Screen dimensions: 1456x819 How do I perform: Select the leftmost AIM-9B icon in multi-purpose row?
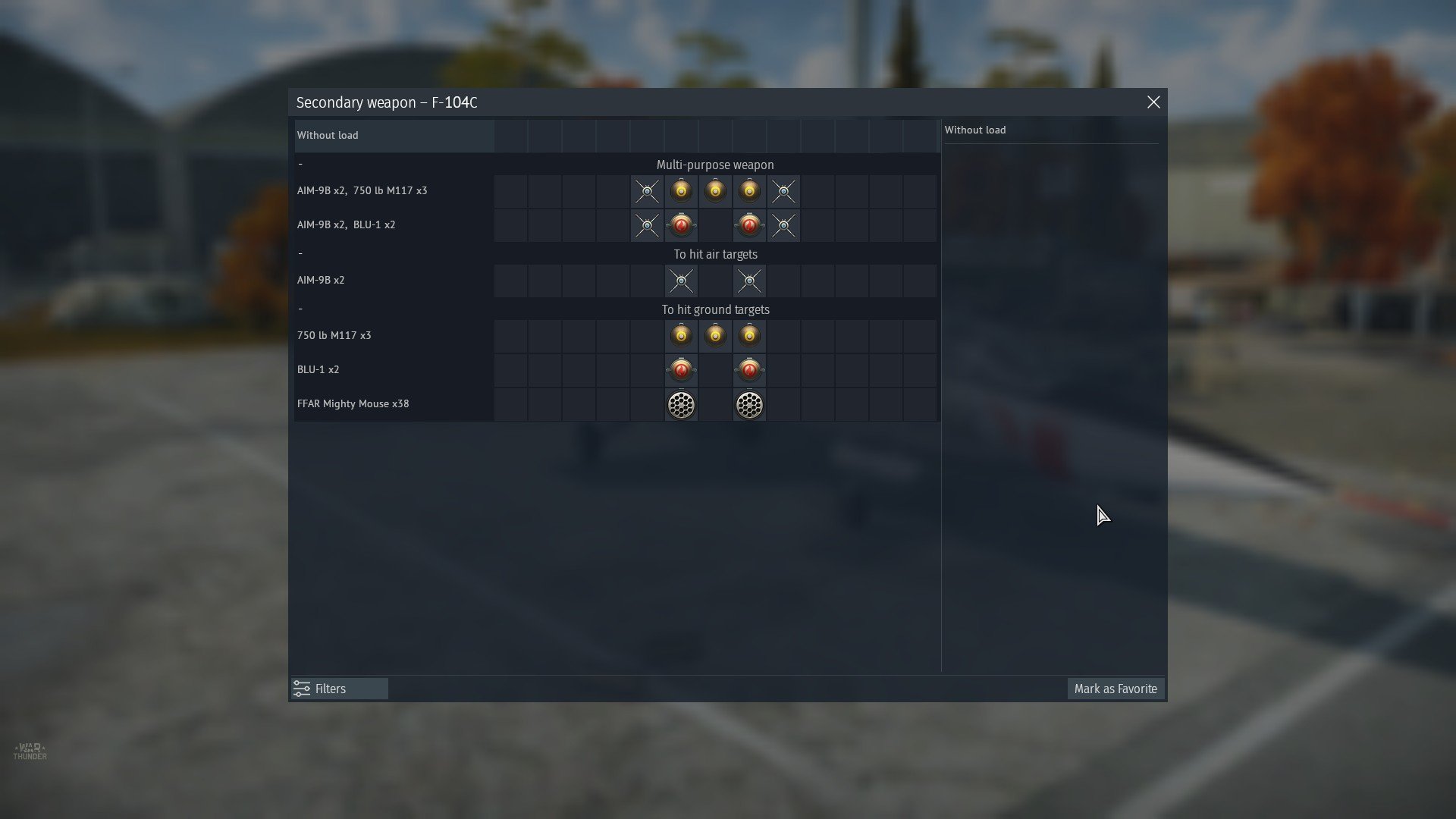tap(647, 191)
